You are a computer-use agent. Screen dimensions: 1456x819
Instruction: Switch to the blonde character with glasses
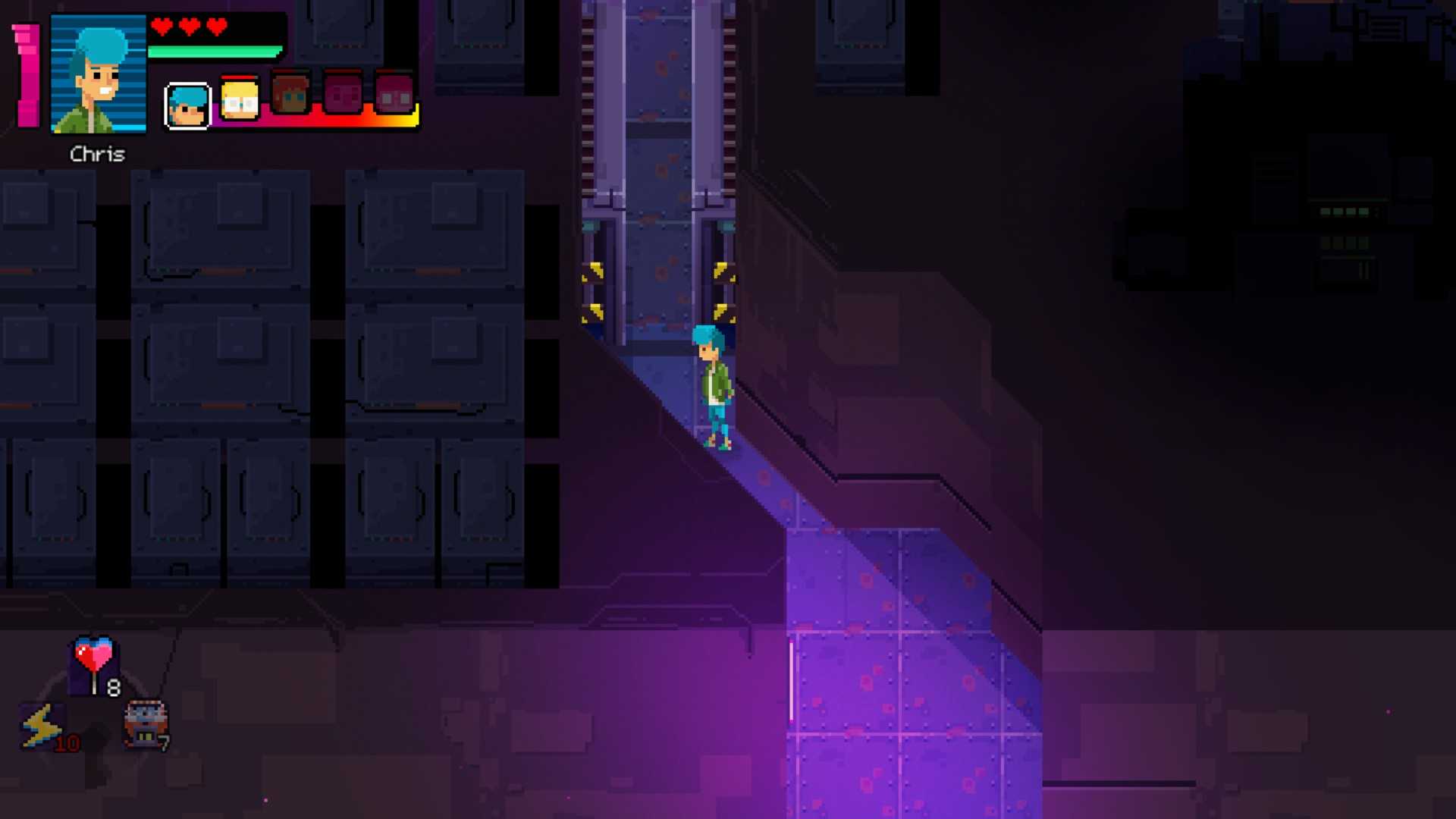(240, 99)
